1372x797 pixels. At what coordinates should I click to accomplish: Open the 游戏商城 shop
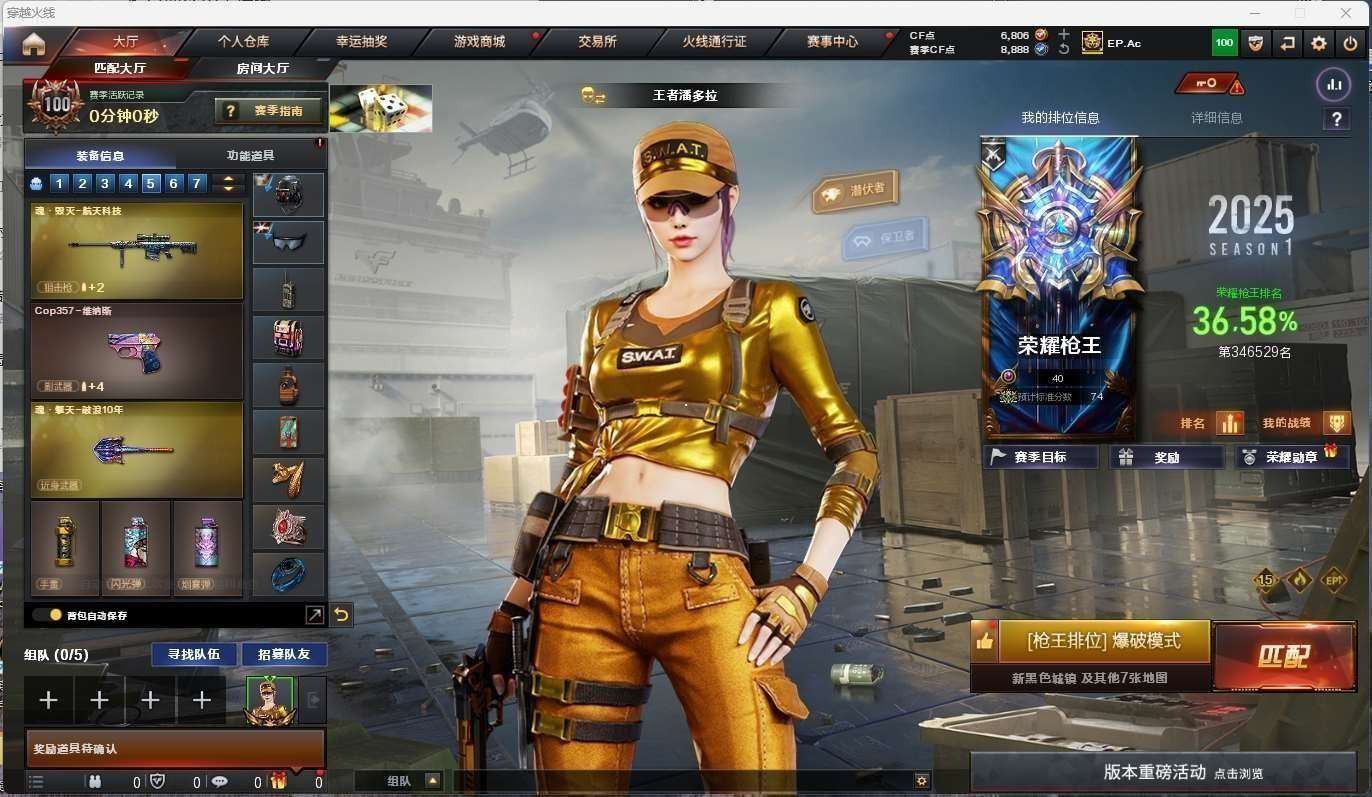[479, 42]
